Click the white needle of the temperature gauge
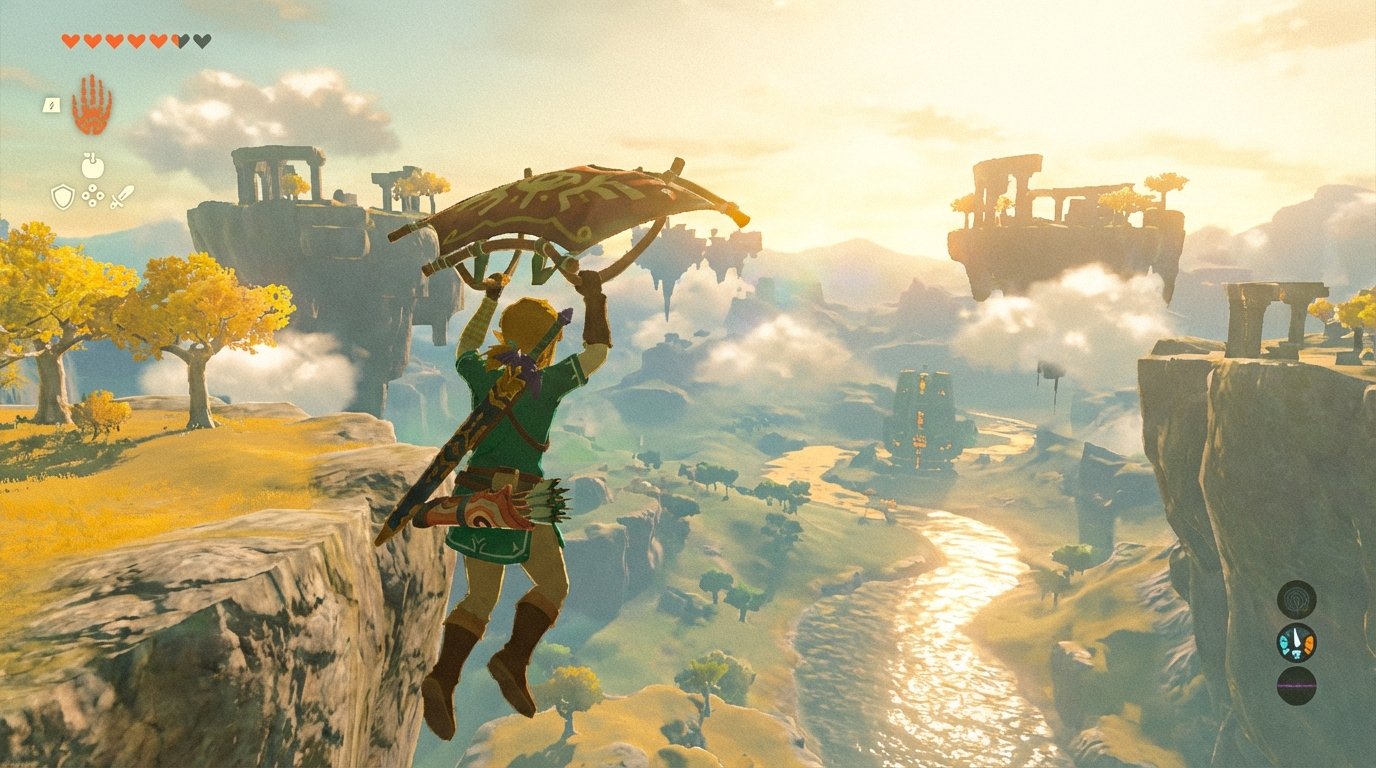The height and width of the screenshot is (768, 1376). [1296, 637]
